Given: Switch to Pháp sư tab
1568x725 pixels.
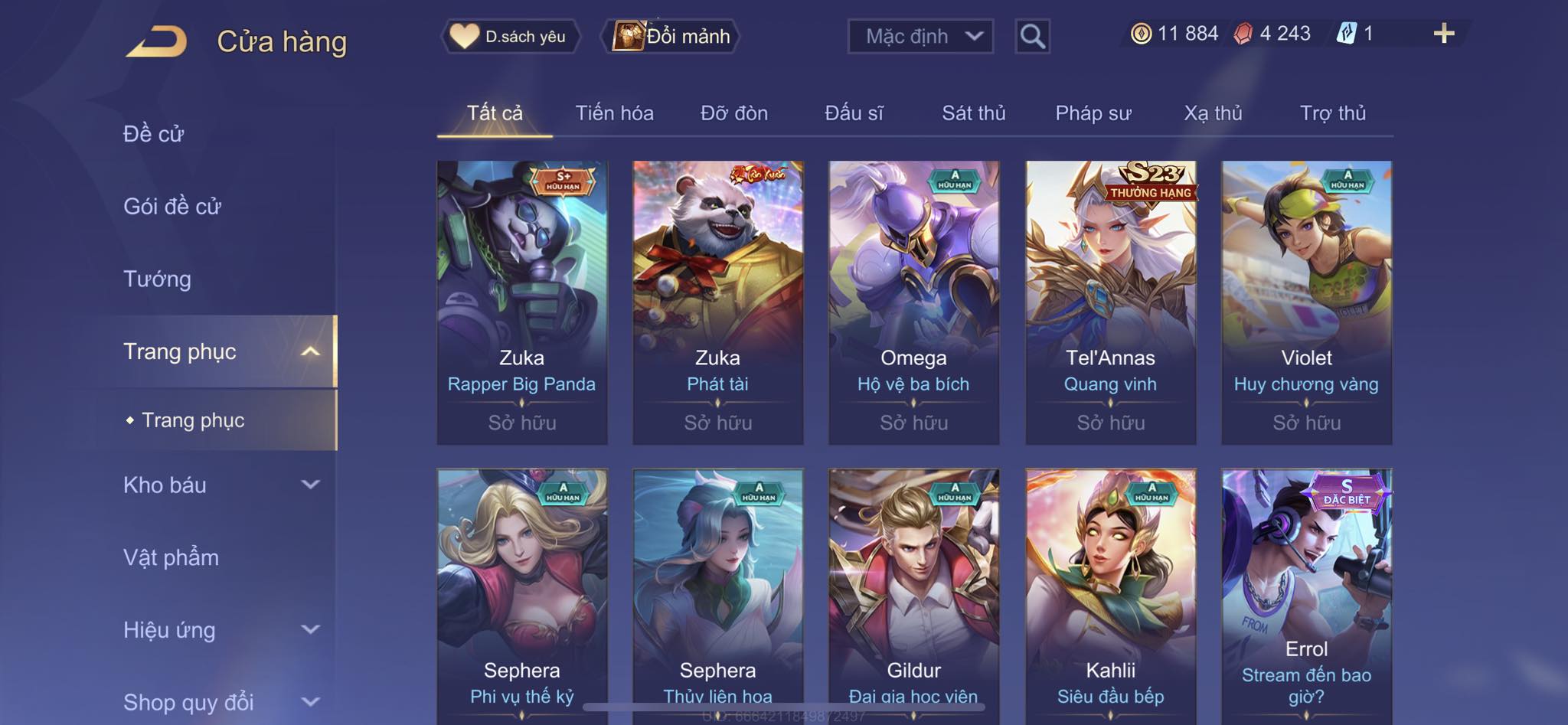Looking at the screenshot, I should 1093,113.
